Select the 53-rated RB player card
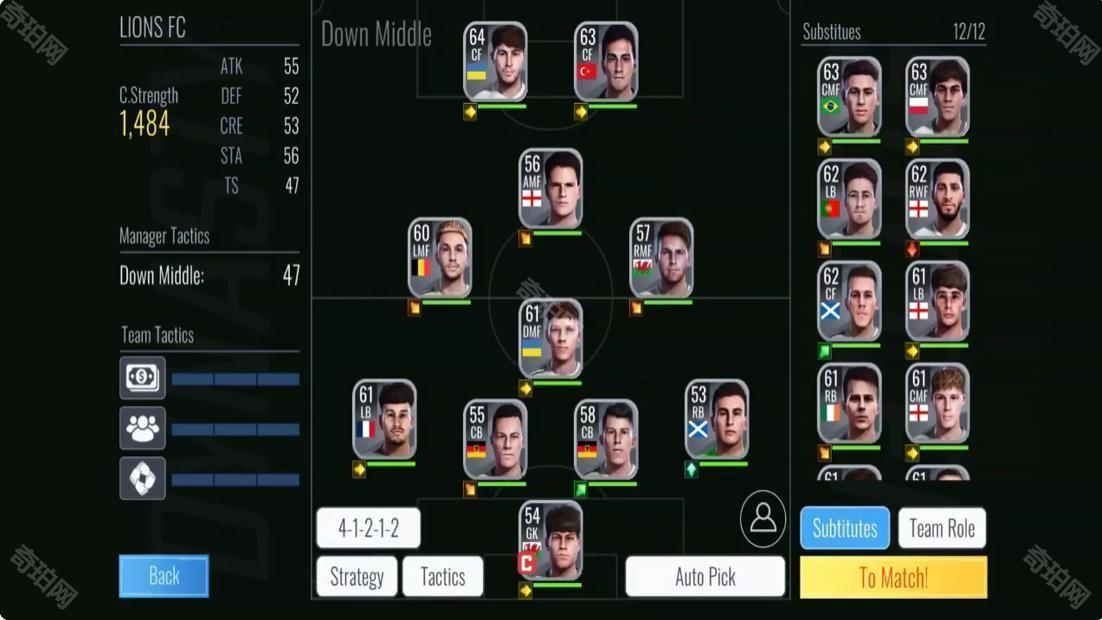 (717, 419)
